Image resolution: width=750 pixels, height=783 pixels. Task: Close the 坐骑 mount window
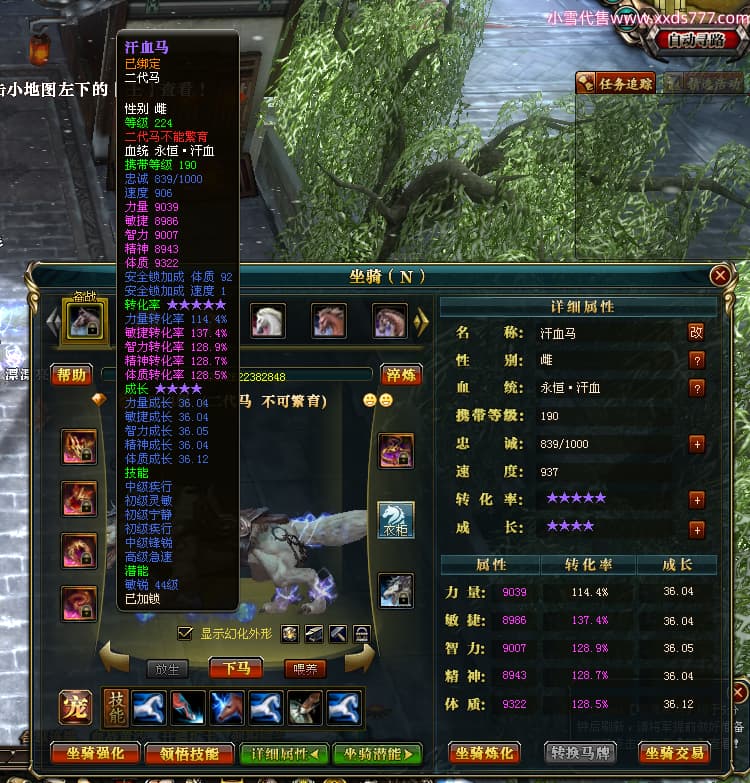click(x=719, y=275)
